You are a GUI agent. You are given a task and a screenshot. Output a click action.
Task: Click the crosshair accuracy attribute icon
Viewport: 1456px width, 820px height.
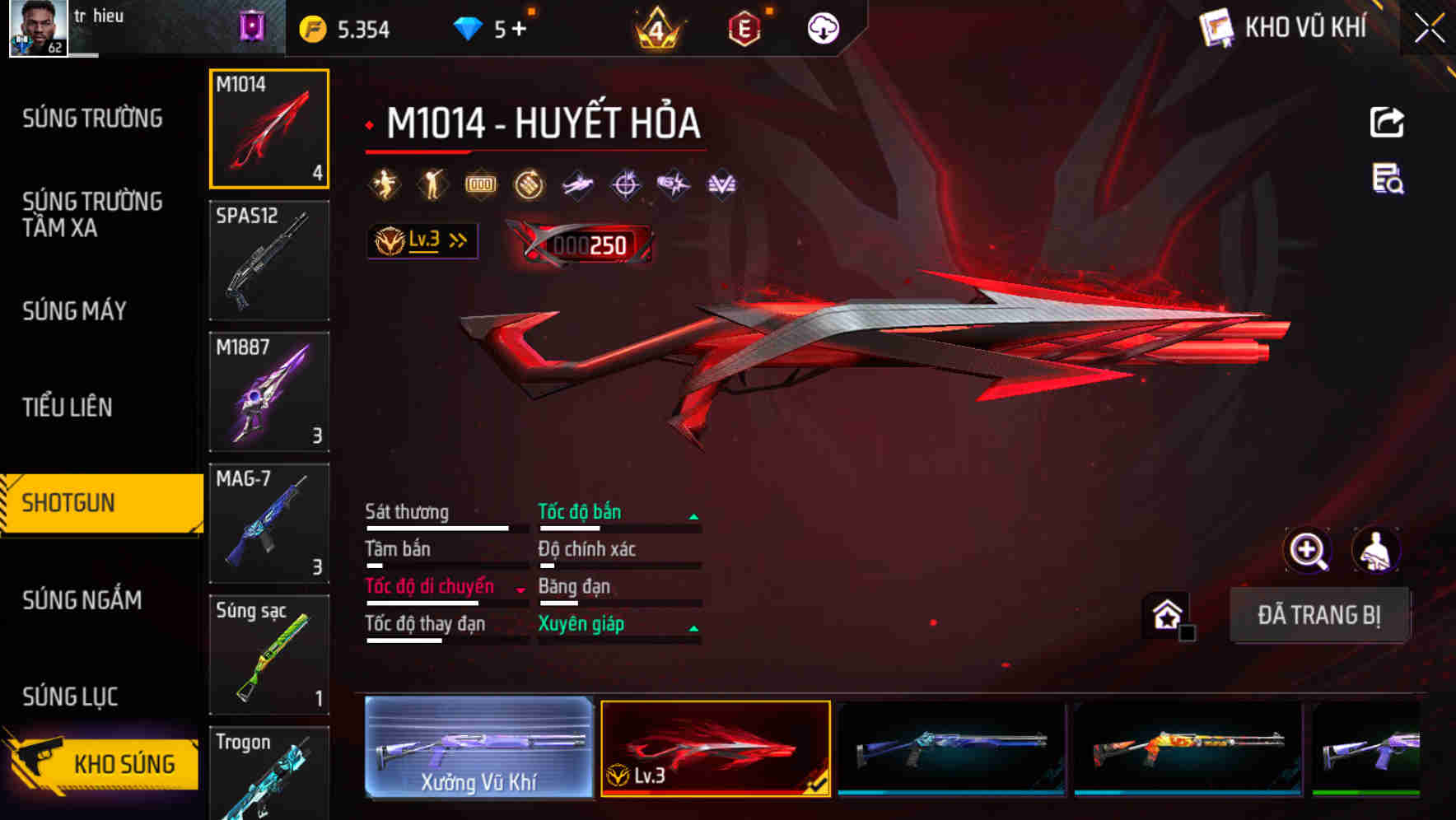click(x=626, y=184)
